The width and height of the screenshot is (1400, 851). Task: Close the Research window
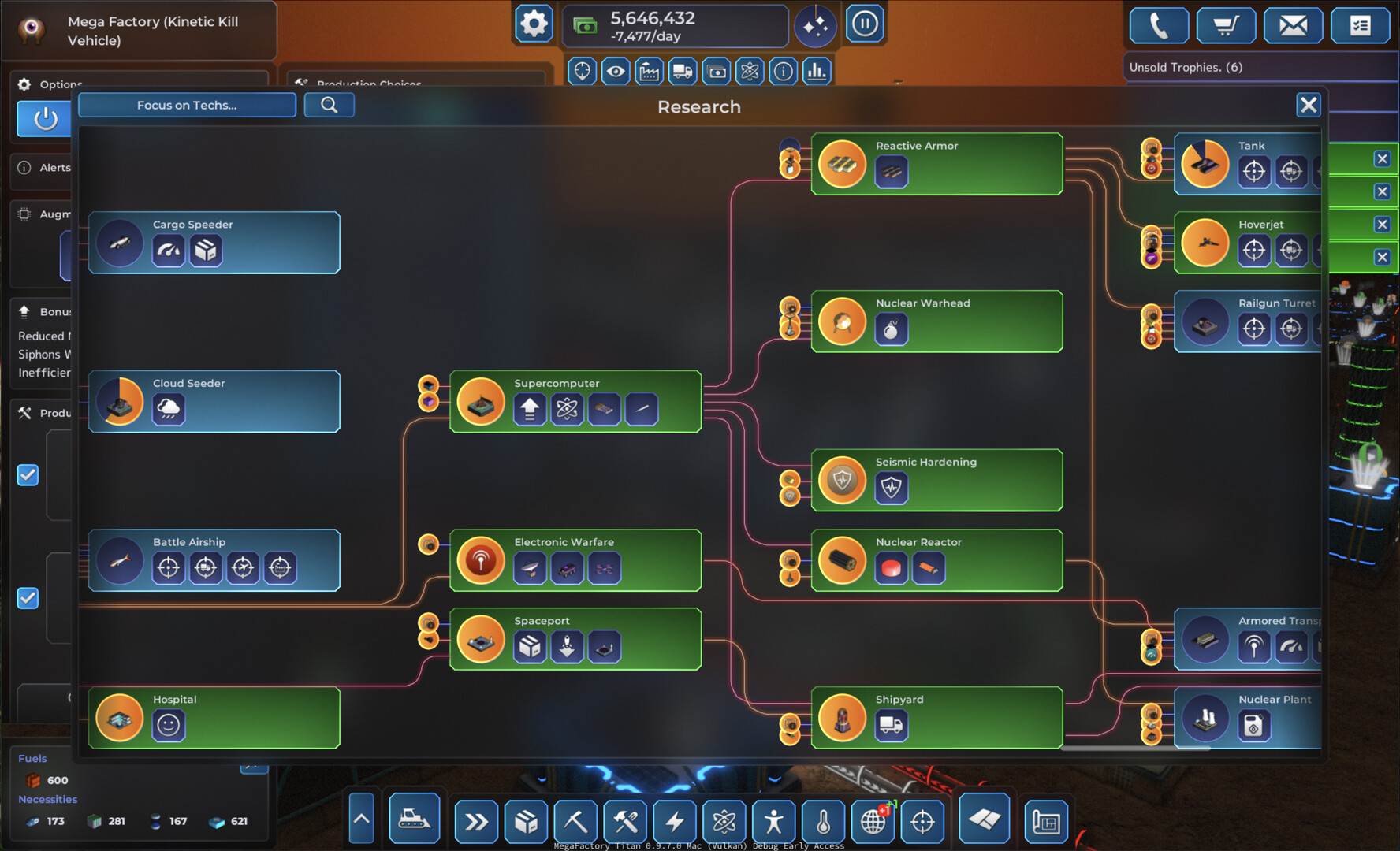point(1308,105)
